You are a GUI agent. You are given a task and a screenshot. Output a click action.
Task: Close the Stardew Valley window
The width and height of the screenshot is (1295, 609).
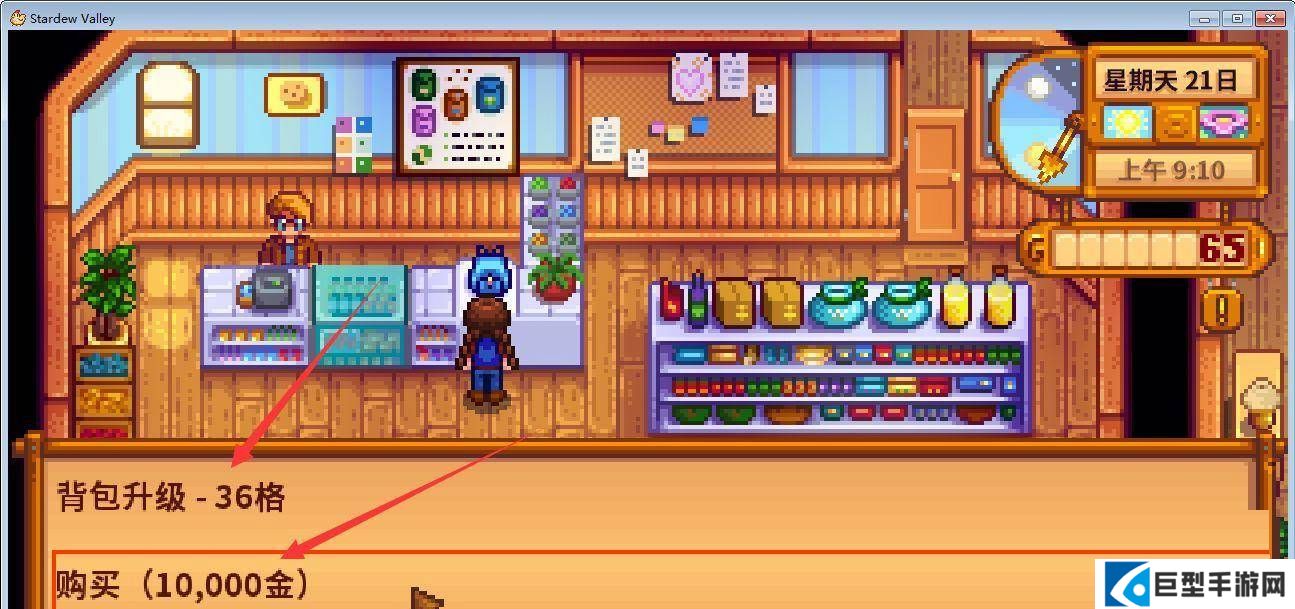(1270, 18)
